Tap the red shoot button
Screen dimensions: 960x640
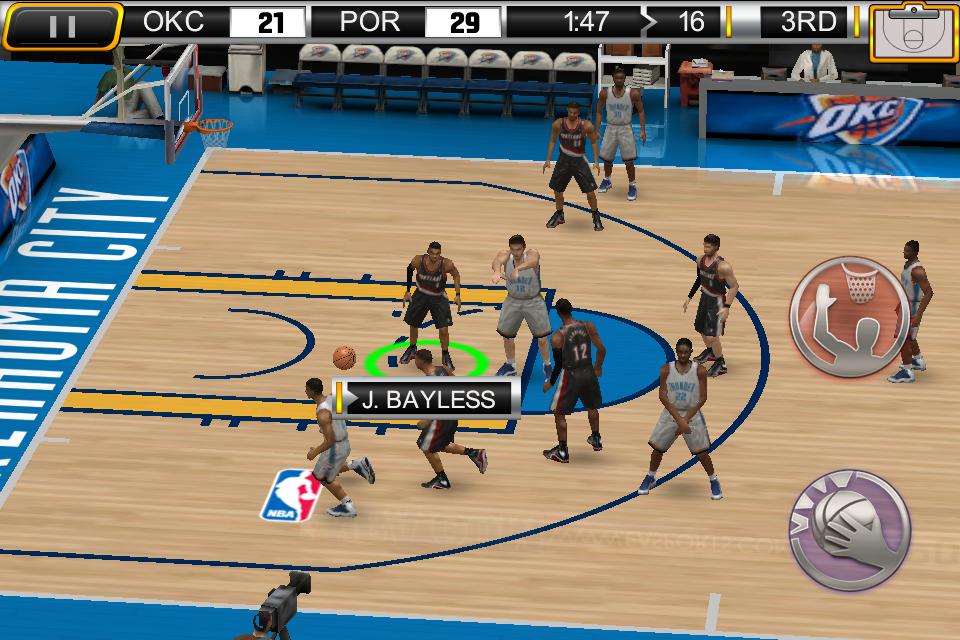[850, 316]
